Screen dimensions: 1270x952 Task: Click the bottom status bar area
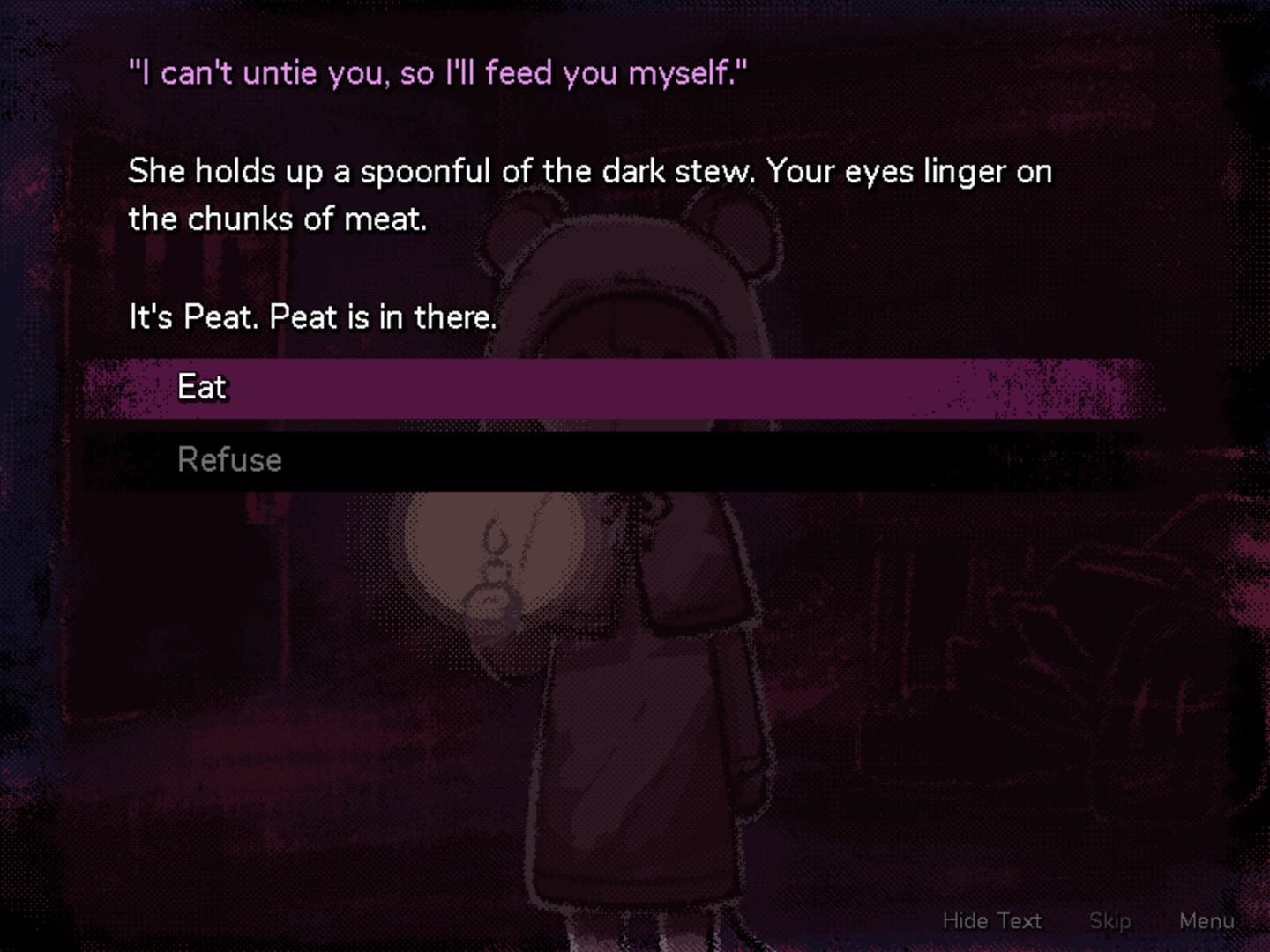click(x=617, y=920)
